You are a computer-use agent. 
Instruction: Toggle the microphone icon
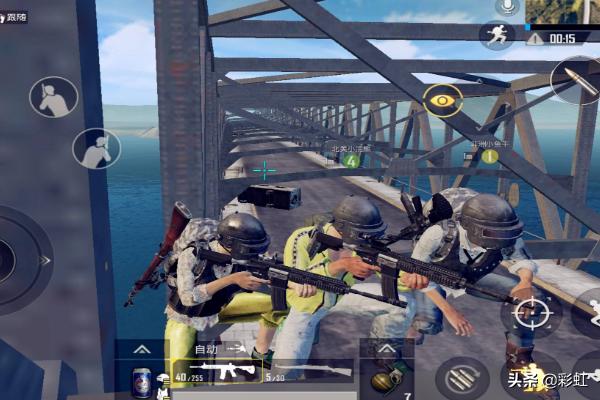click(508, 8)
